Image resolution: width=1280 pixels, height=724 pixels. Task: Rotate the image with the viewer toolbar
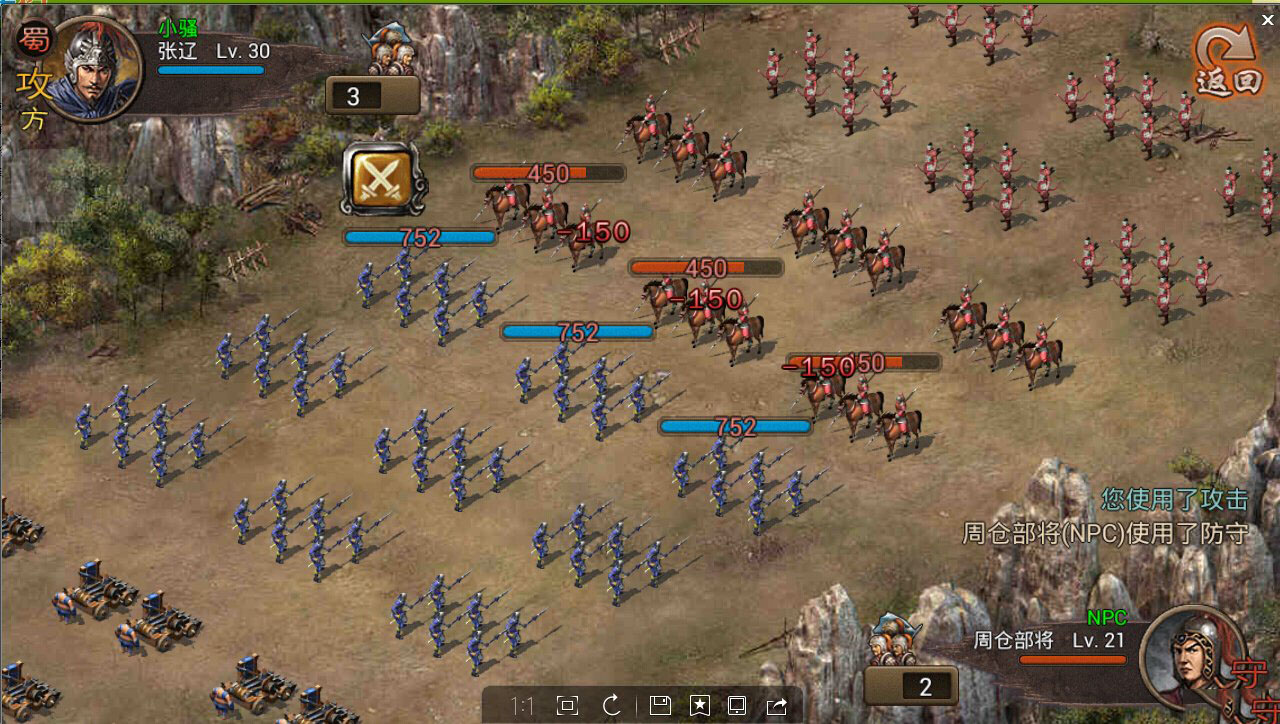tap(612, 706)
